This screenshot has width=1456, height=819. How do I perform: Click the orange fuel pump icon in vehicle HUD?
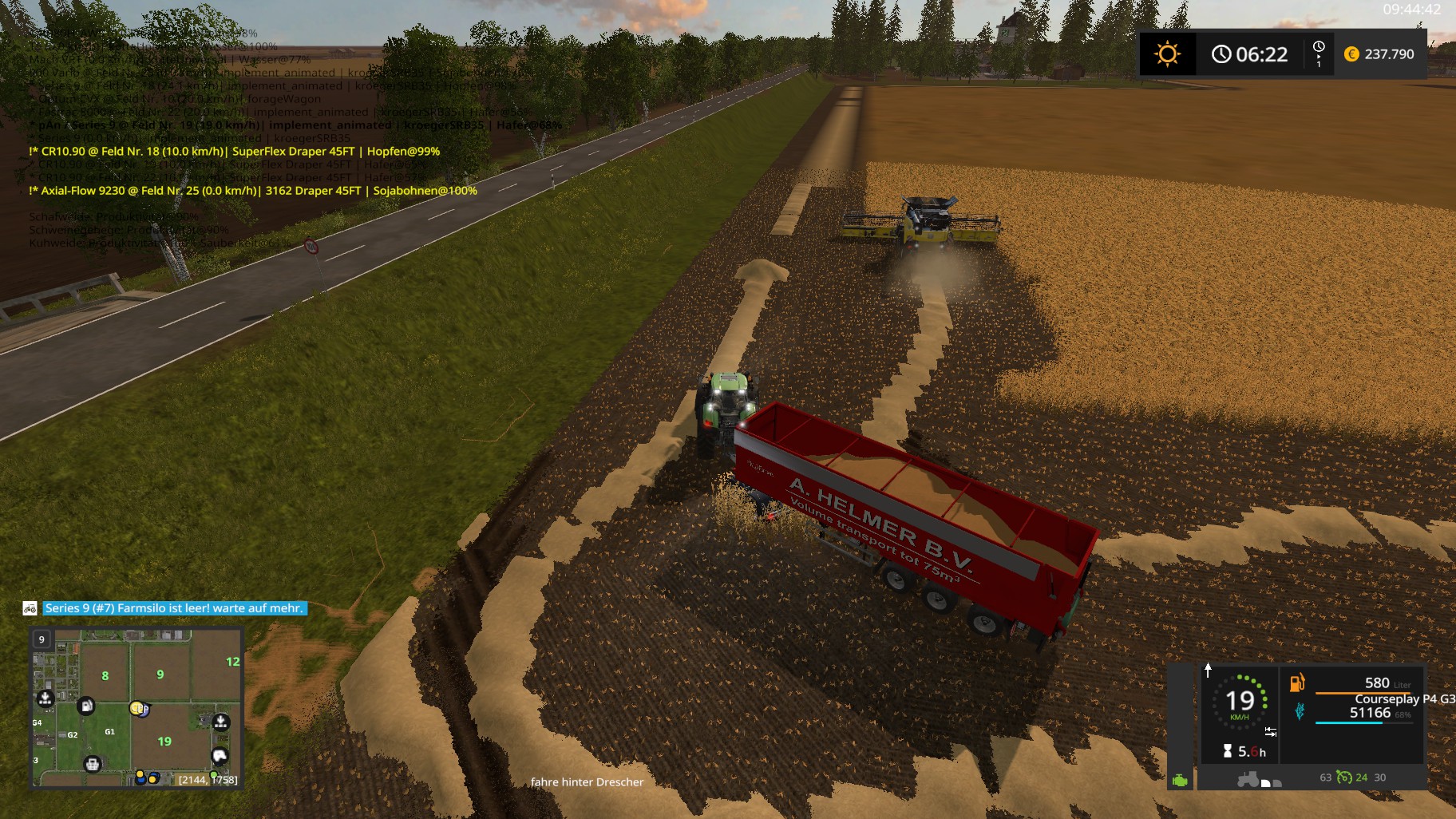pyautogui.click(x=1297, y=682)
